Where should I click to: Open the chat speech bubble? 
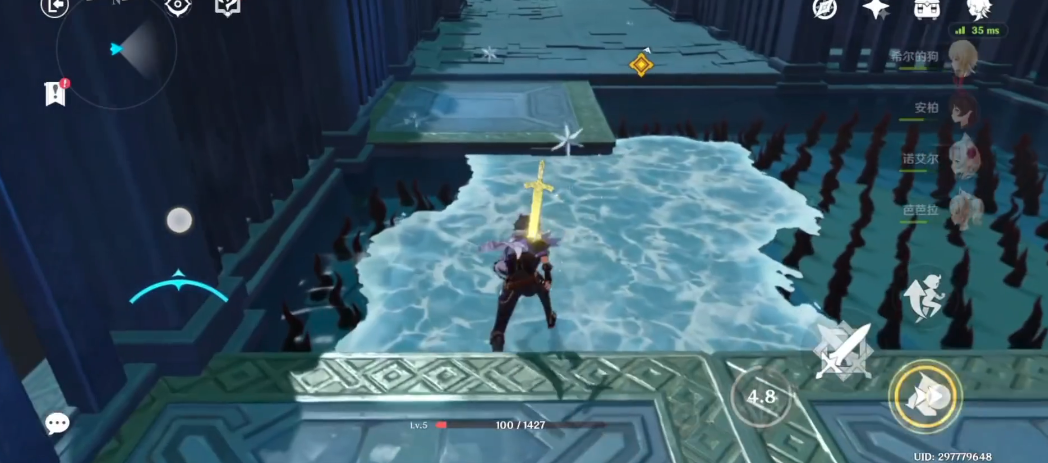[x=57, y=423]
